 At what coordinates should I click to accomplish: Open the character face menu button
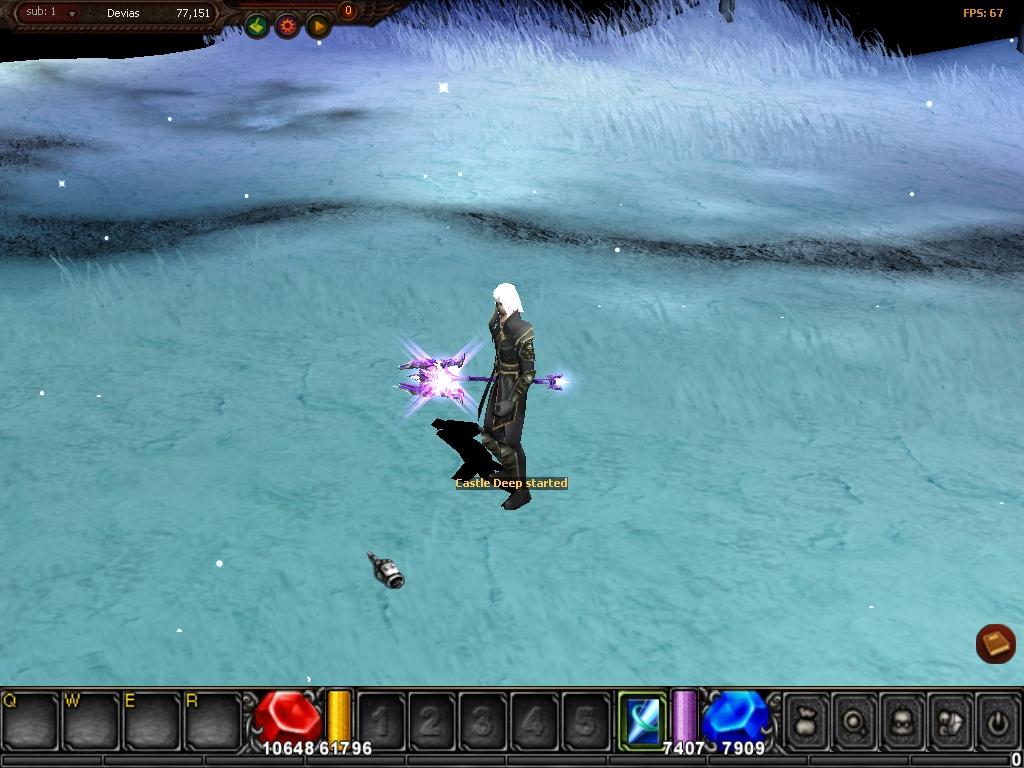tap(903, 719)
